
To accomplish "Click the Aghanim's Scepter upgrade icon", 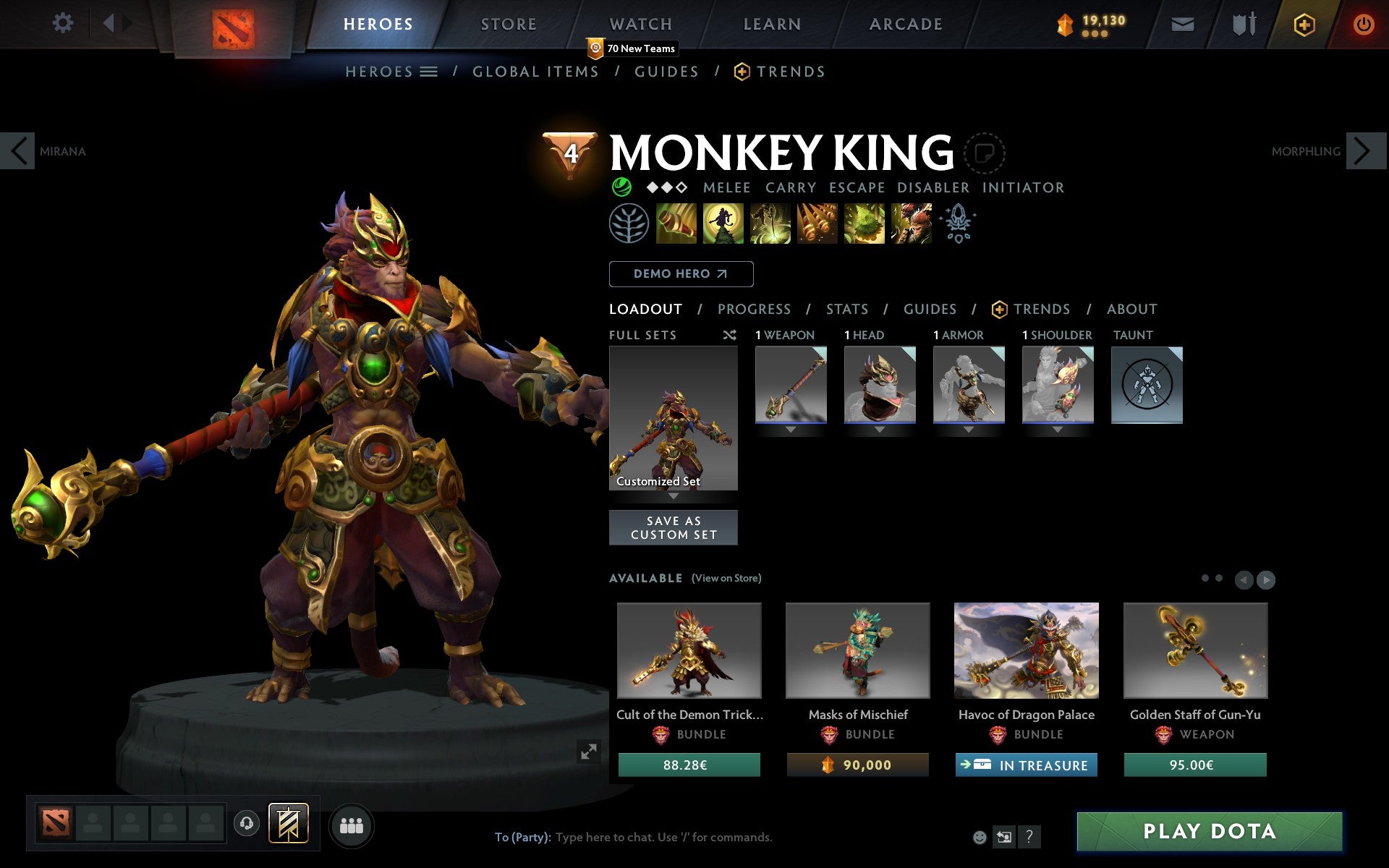I will pyautogui.click(x=956, y=223).
